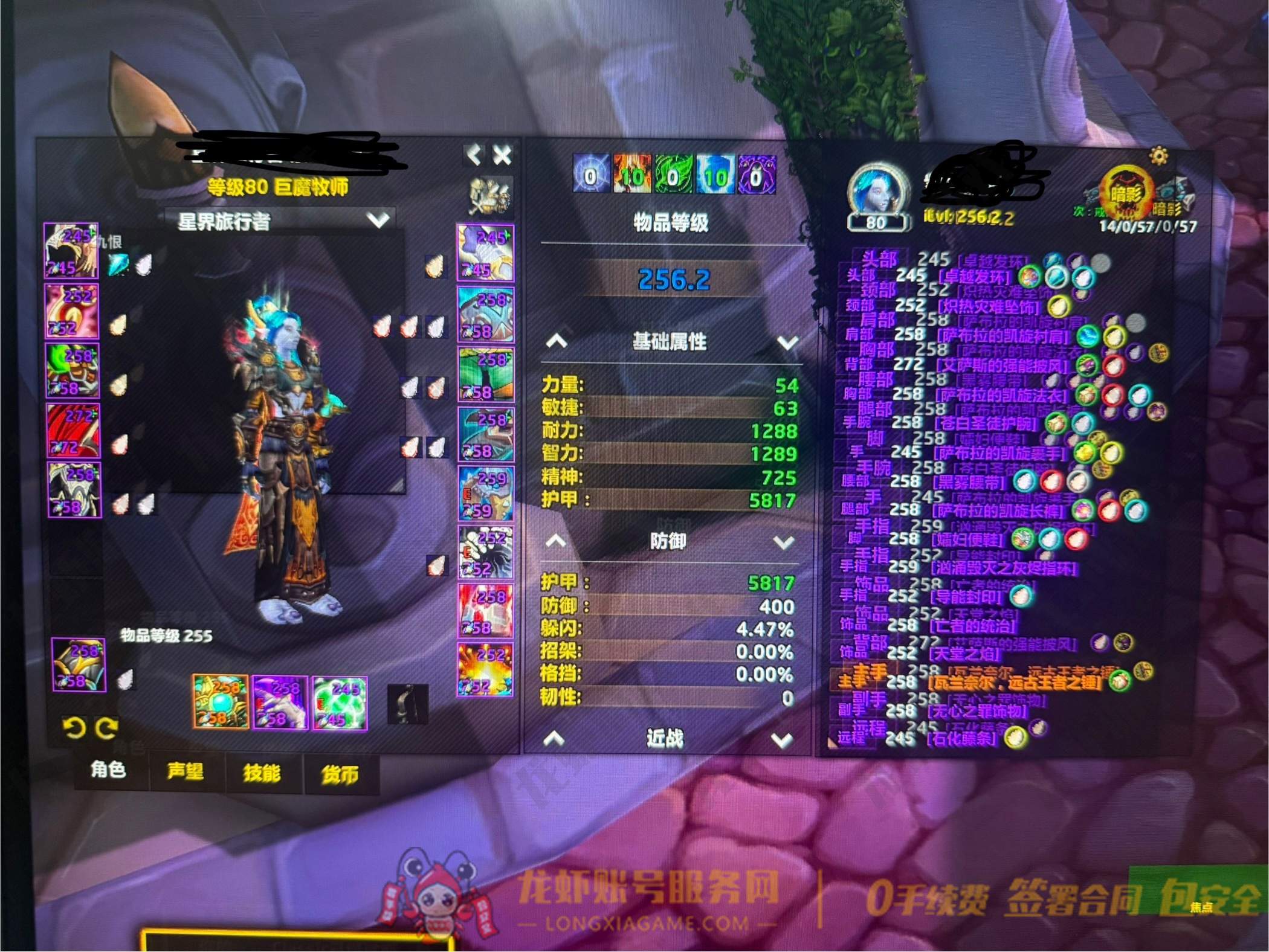Screen dimensions: 1269x952
Task: Select the red cloak slot showing 272
Action: pos(73,431)
